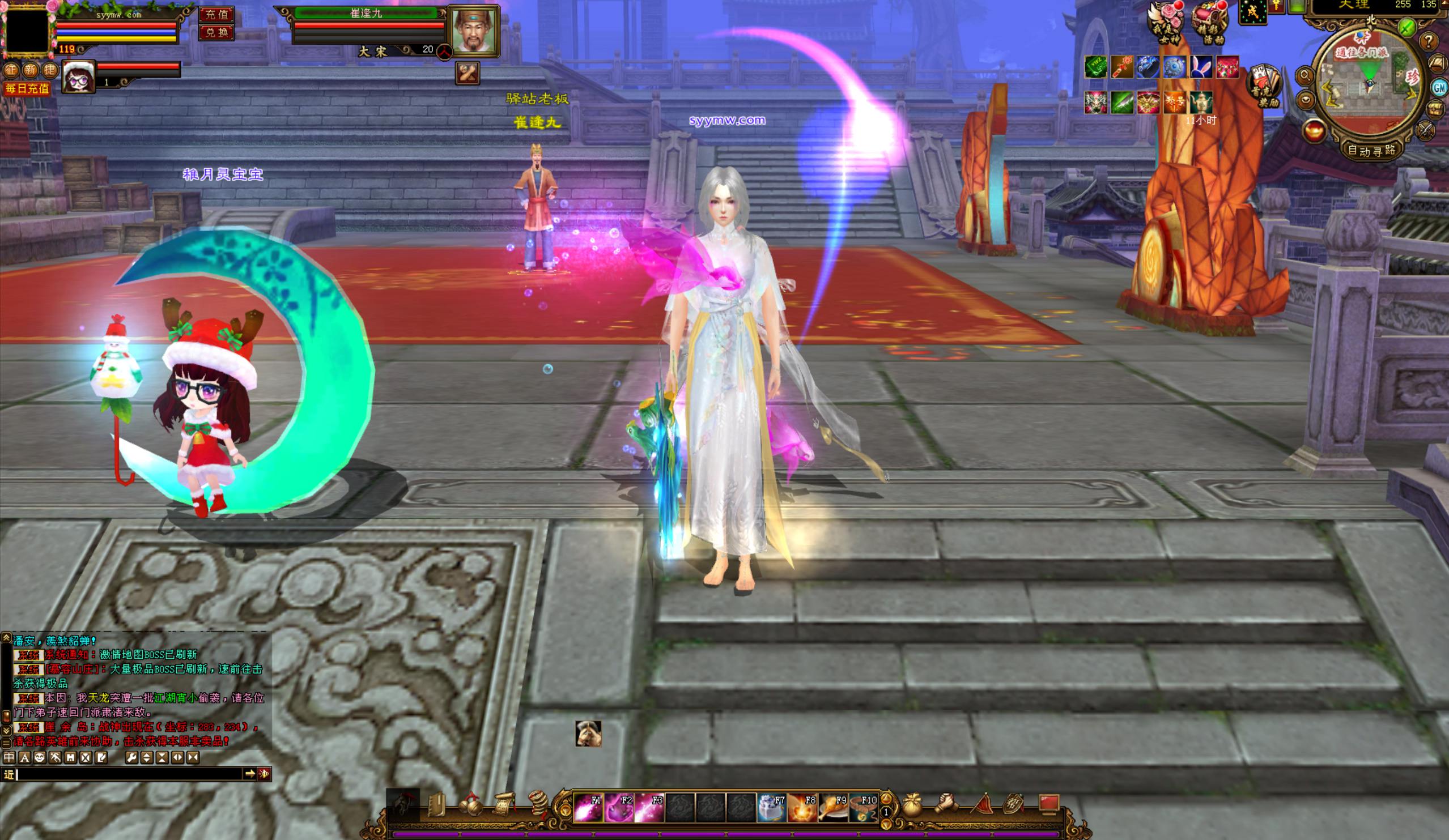
Task: Click the 自动寻路 auto-pathfinding button
Action: pos(1372,151)
